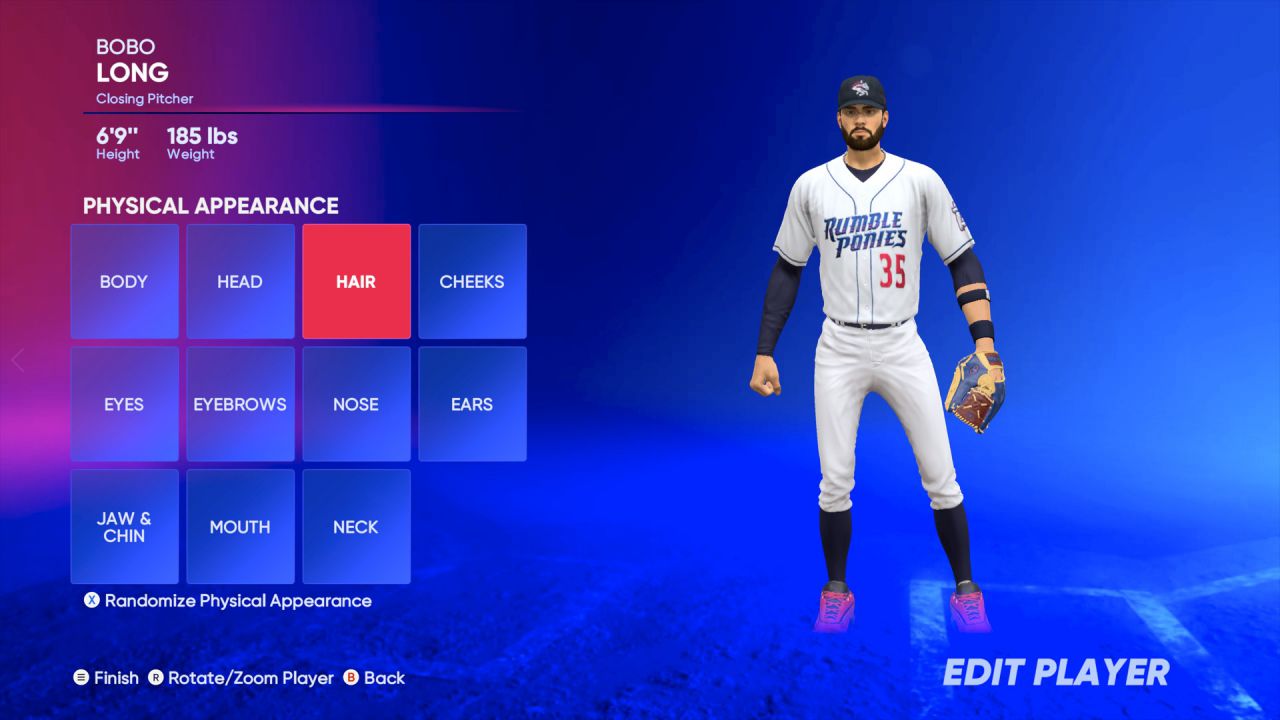Open the BODY customization tile
This screenshot has height=720, width=1280.
tap(123, 281)
